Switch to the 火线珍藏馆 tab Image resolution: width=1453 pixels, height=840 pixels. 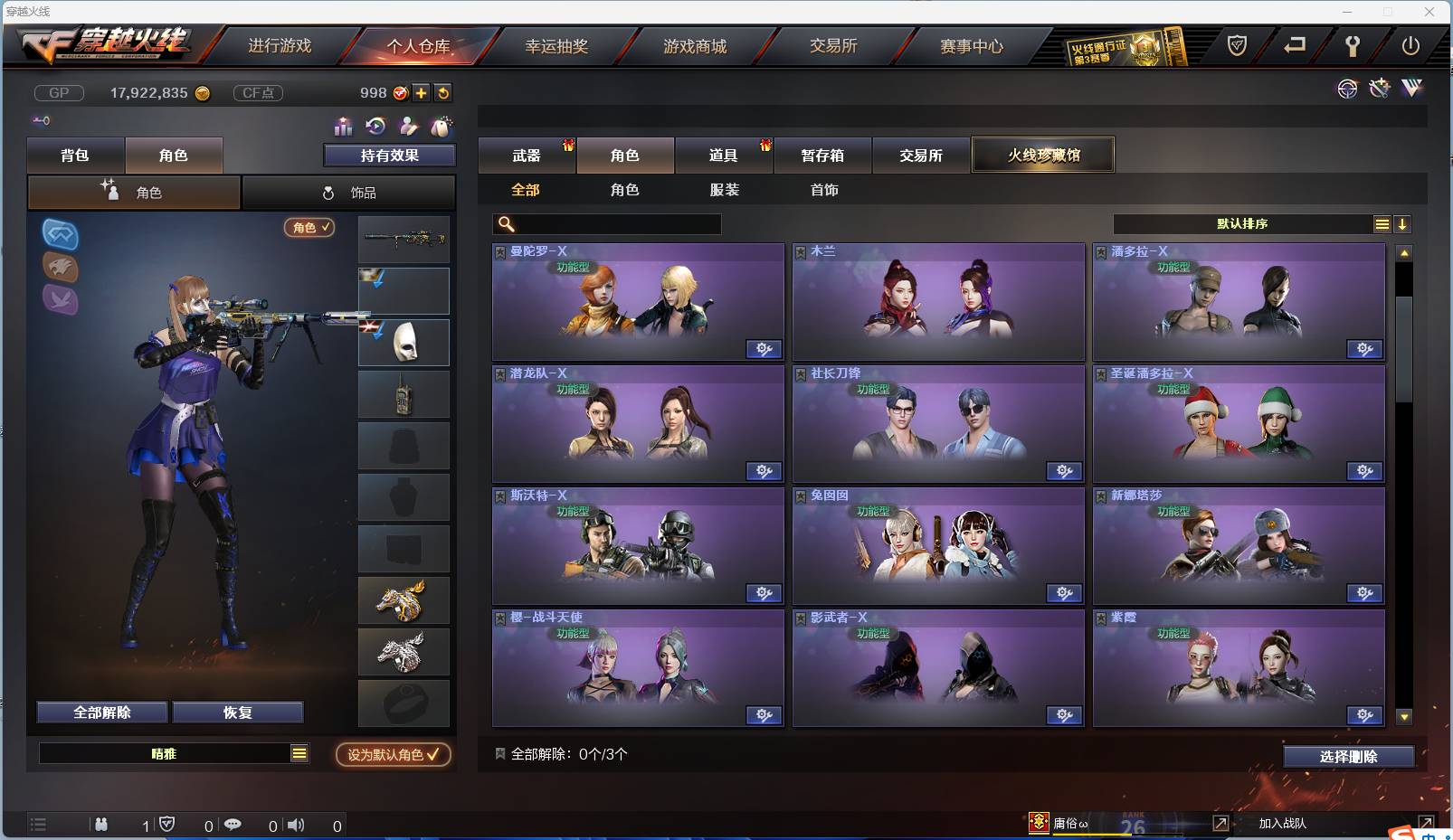coord(1043,154)
